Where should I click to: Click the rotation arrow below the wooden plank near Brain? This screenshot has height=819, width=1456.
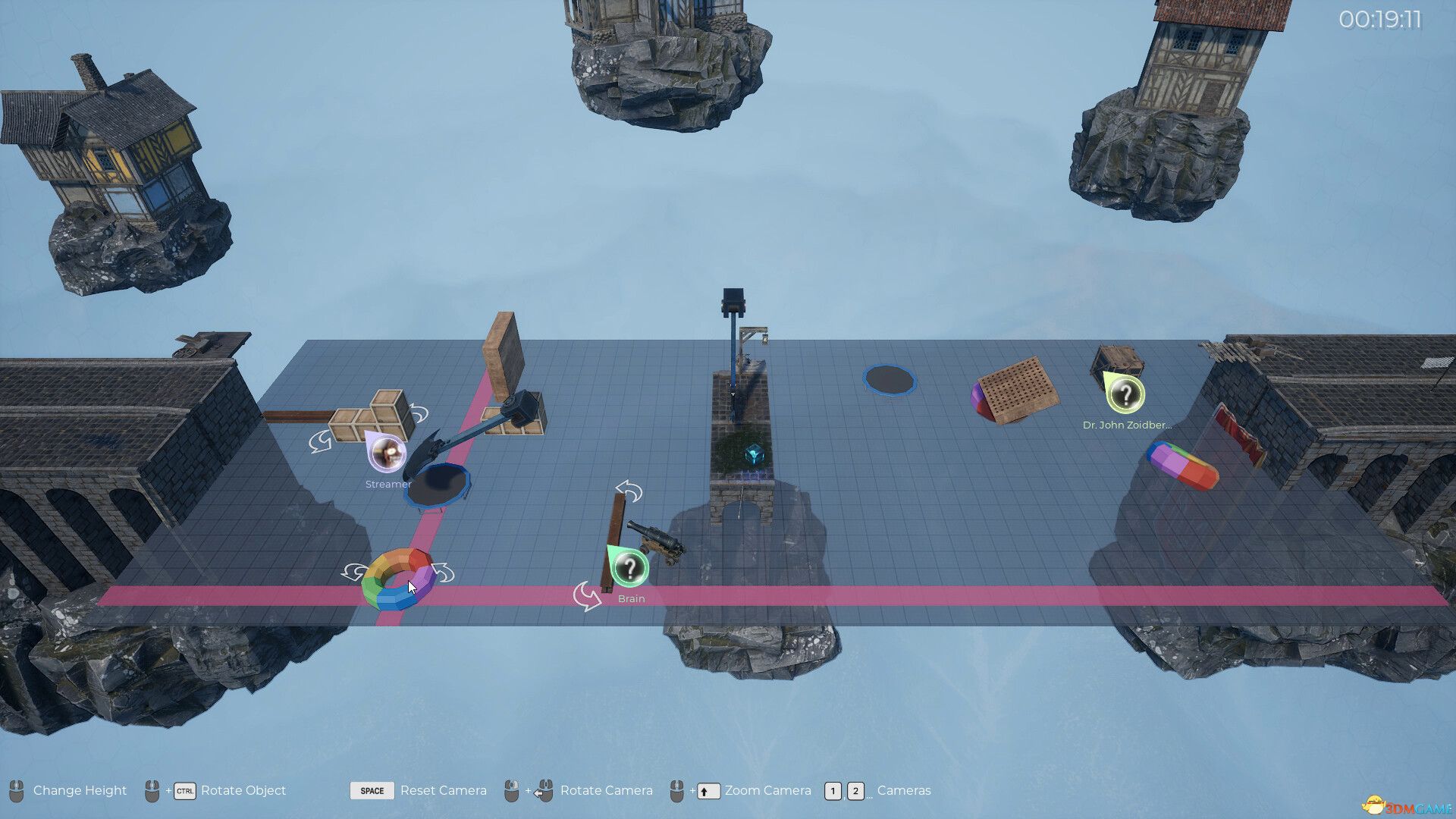(x=587, y=596)
